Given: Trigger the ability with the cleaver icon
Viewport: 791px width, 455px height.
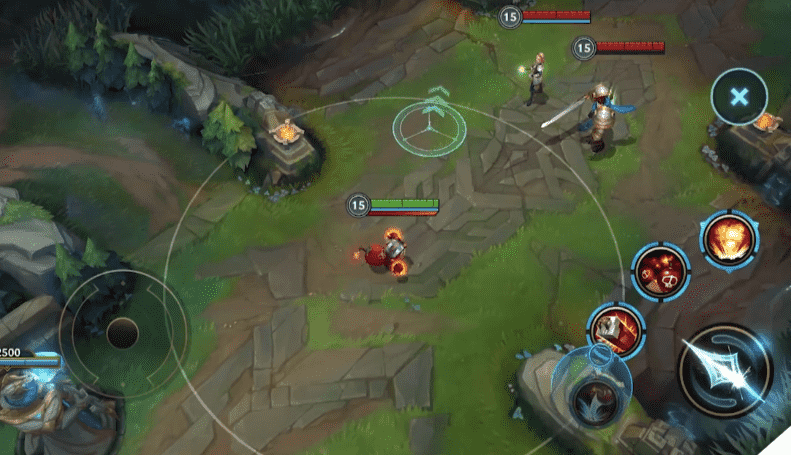Looking at the screenshot, I should 616,329.
